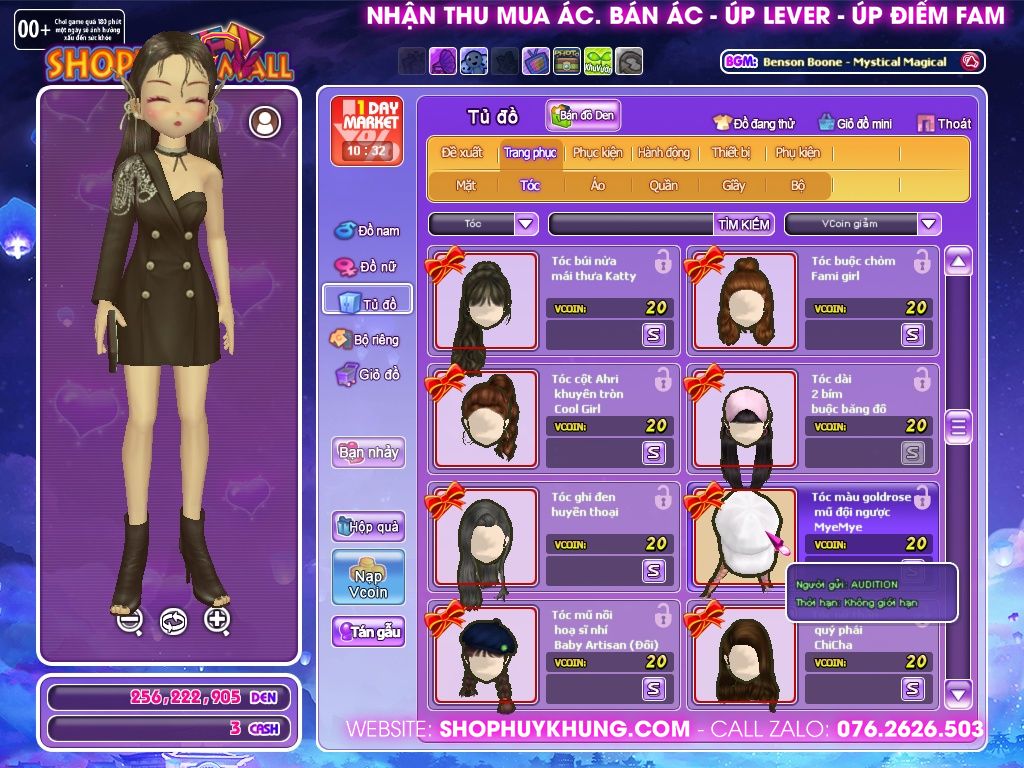The width and height of the screenshot is (1024, 768).
Task: Select the Hành động tab
Action: tap(664, 153)
